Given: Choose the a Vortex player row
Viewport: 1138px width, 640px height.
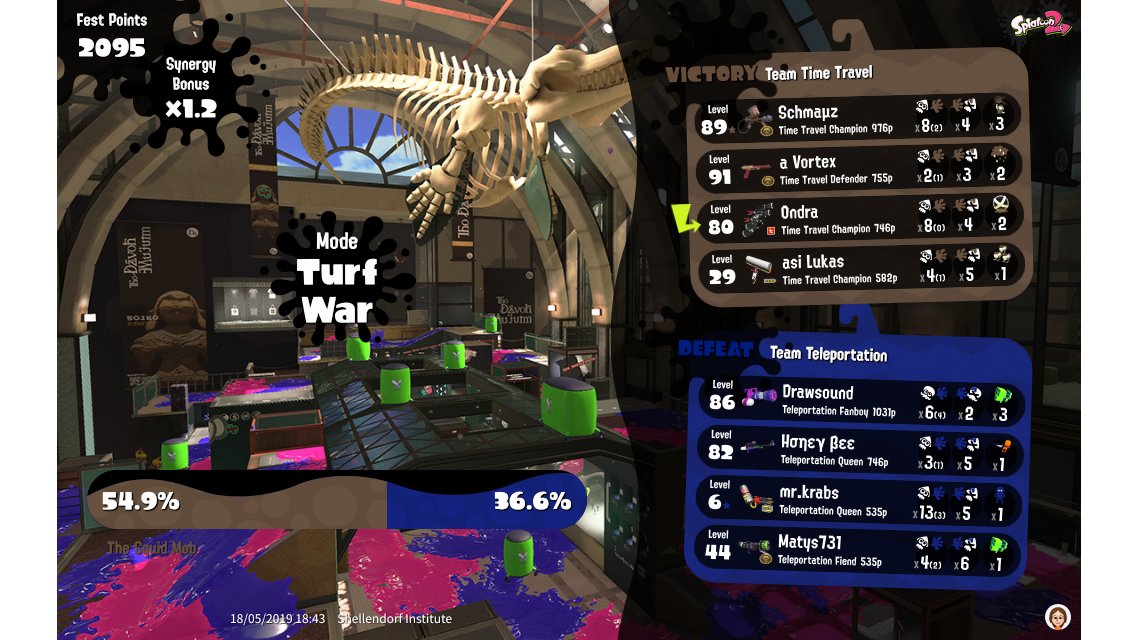Looking at the screenshot, I should point(860,168).
